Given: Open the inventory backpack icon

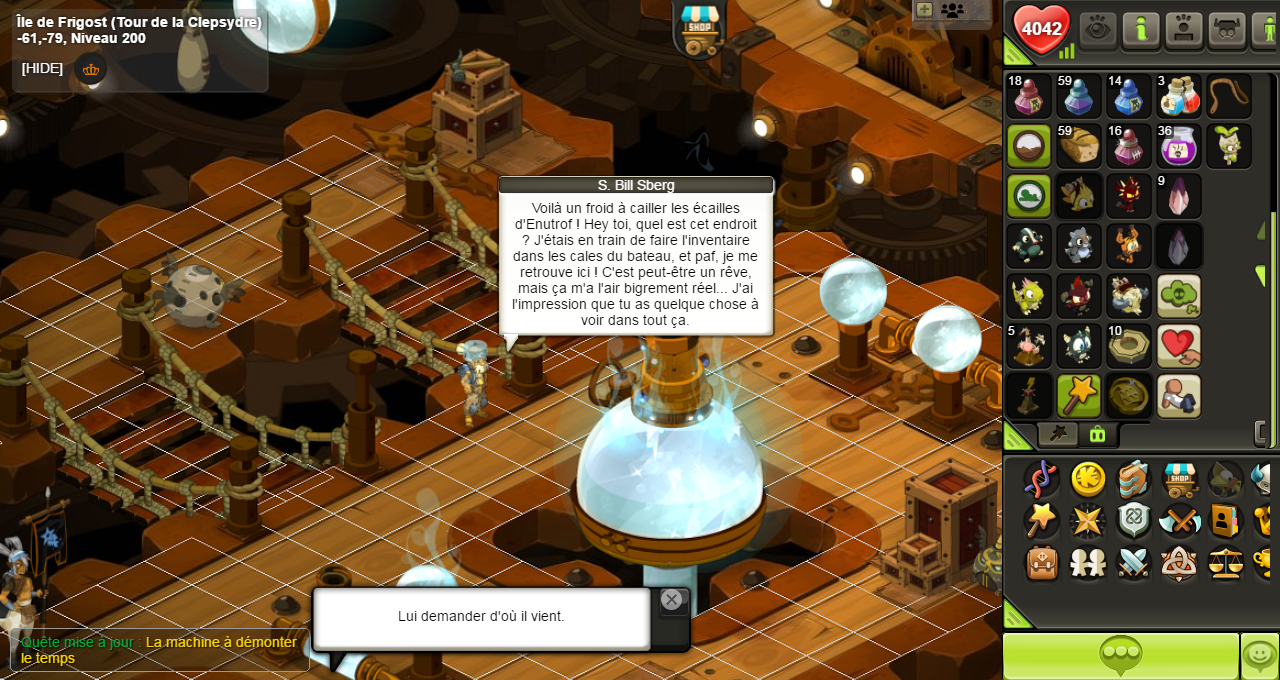Looking at the screenshot, I should tap(1041, 563).
